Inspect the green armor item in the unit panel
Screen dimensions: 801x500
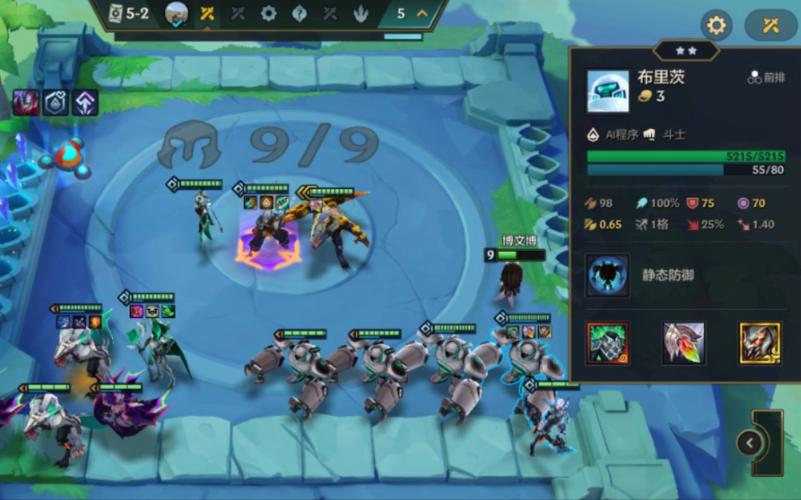607,343
